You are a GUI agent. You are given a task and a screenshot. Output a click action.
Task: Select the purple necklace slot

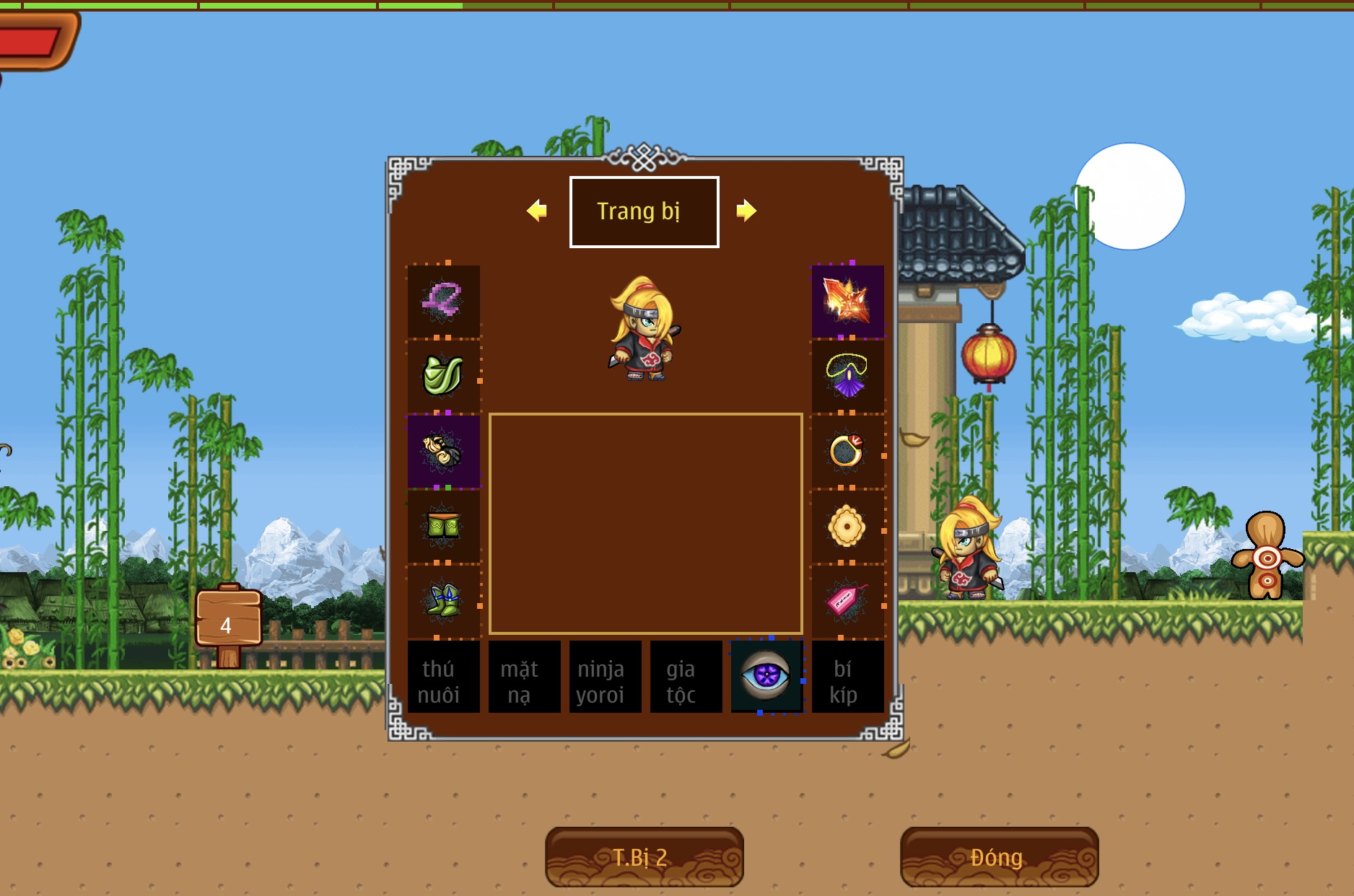847,375
